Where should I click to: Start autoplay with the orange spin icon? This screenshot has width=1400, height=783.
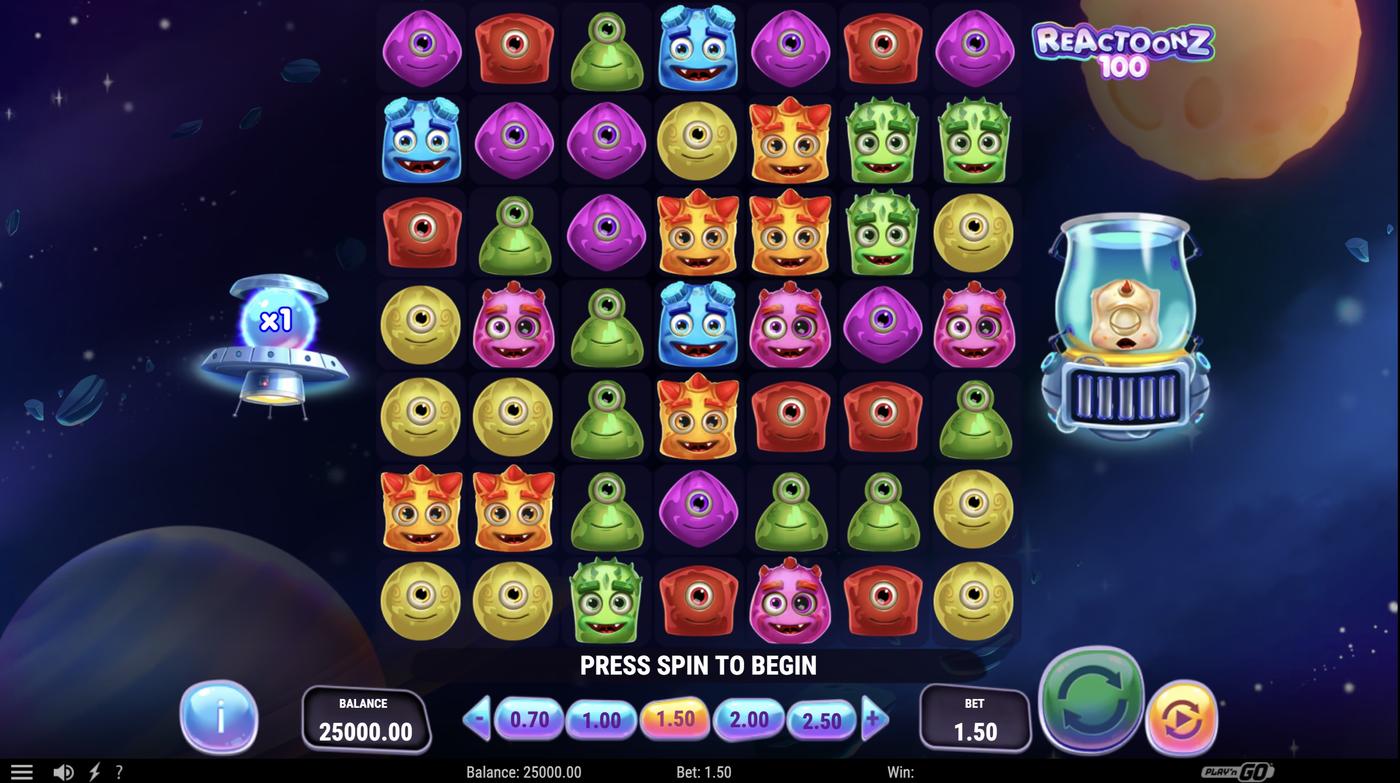point(1182,719)
